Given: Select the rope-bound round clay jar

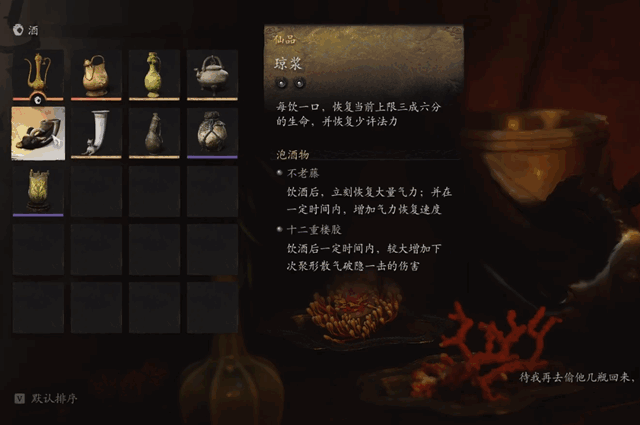Looking at the screenshot, I should pos(211,133).
